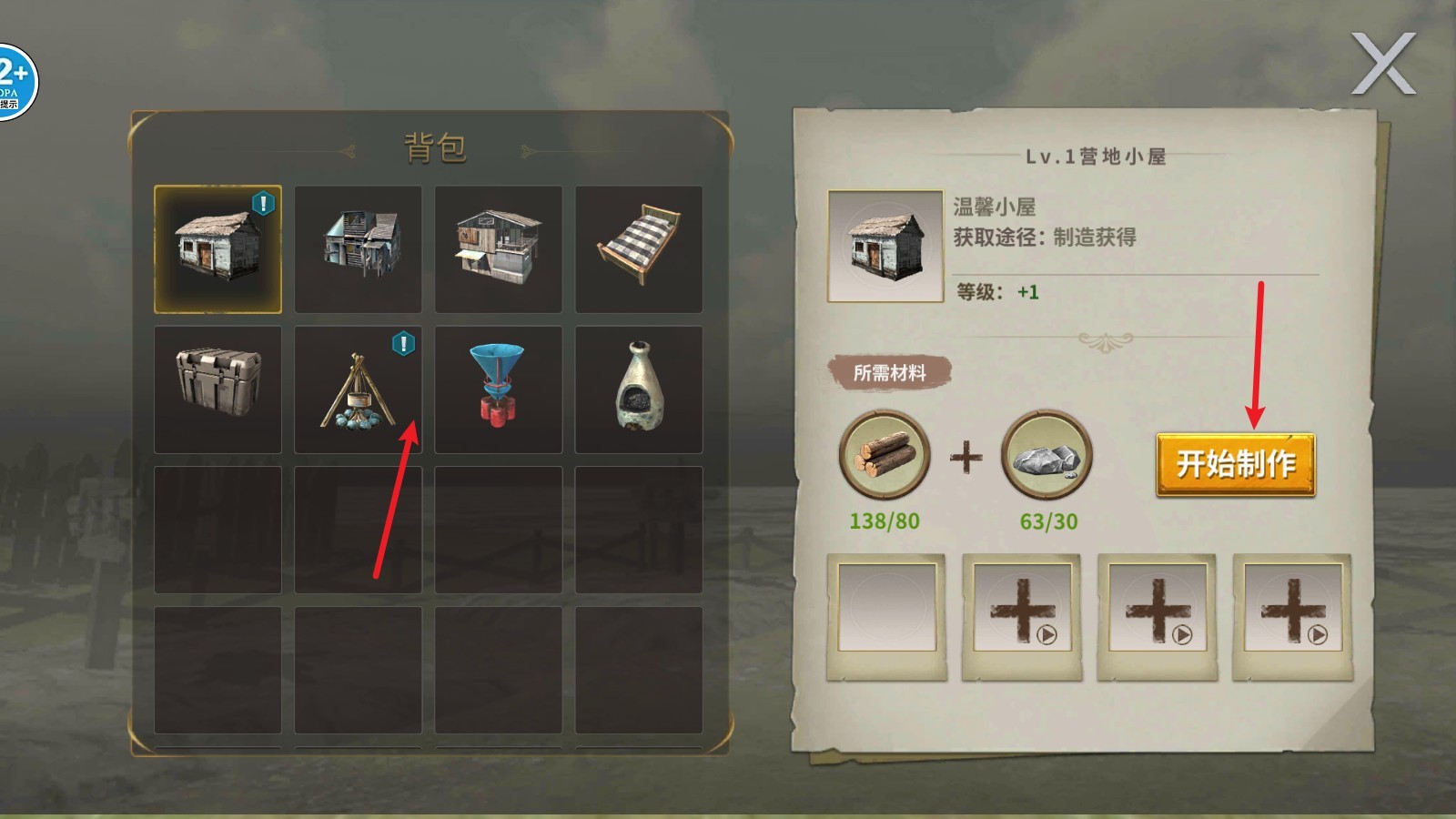This screenshot has height=819, width=1456.
Task: Select the blue funnel feeder item
Action: pyautogui.click(x=499, y=389)
